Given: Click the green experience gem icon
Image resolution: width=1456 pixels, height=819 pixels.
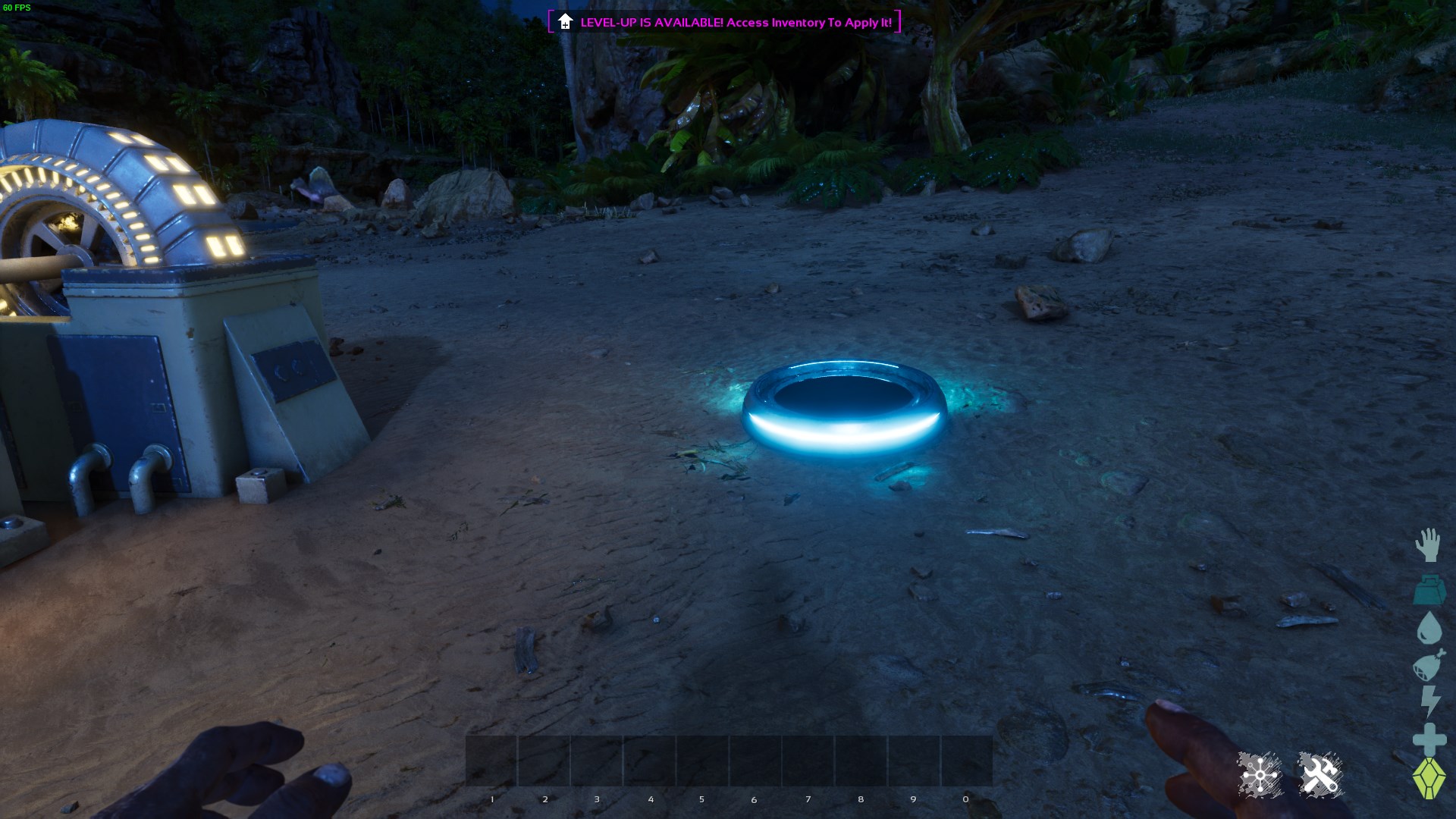Looking at the screenshot, I should tap(1429, 775).
